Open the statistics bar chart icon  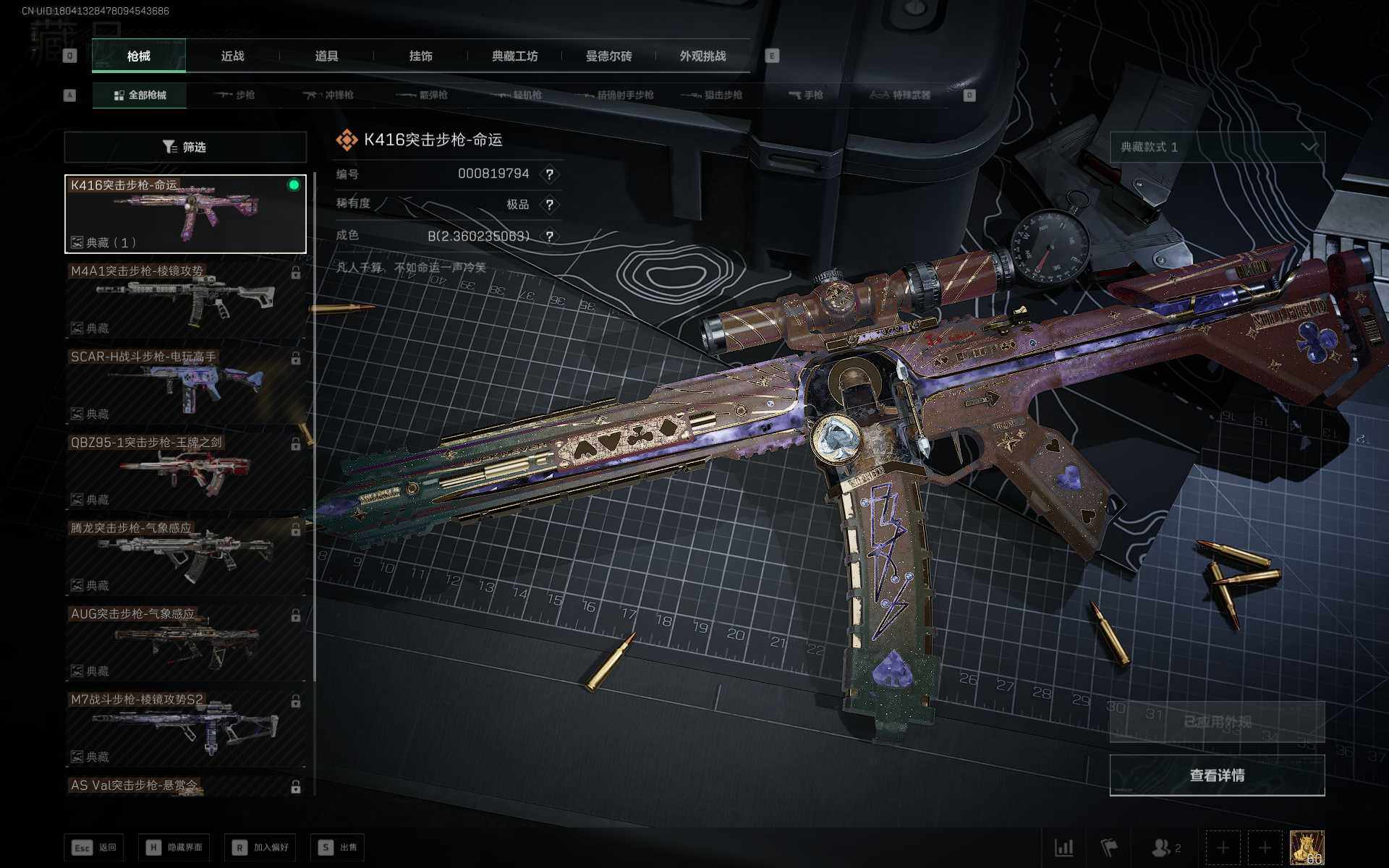tap(1063, 847)
